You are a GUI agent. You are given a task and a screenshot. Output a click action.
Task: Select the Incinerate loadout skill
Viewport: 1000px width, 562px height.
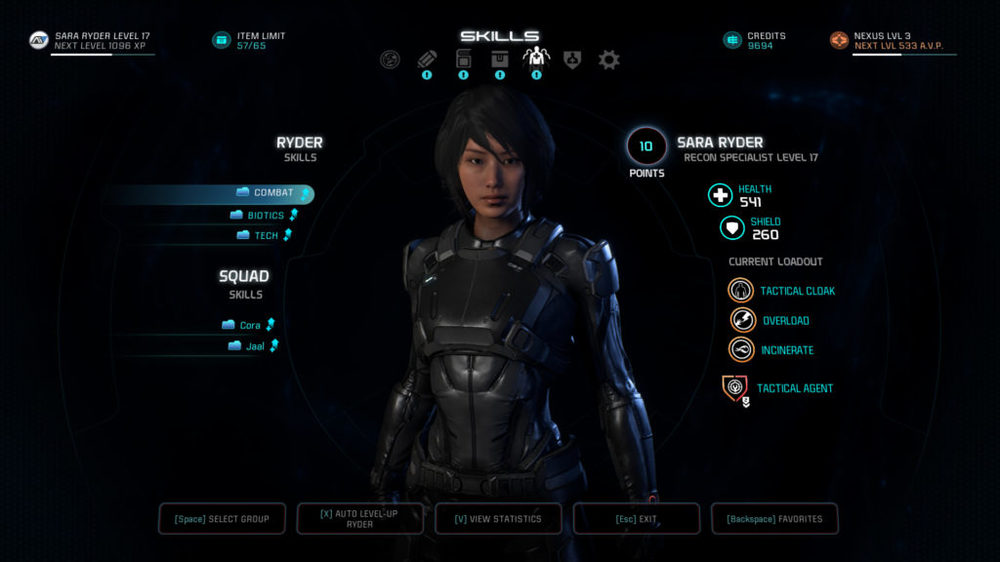tap(741, 350)
